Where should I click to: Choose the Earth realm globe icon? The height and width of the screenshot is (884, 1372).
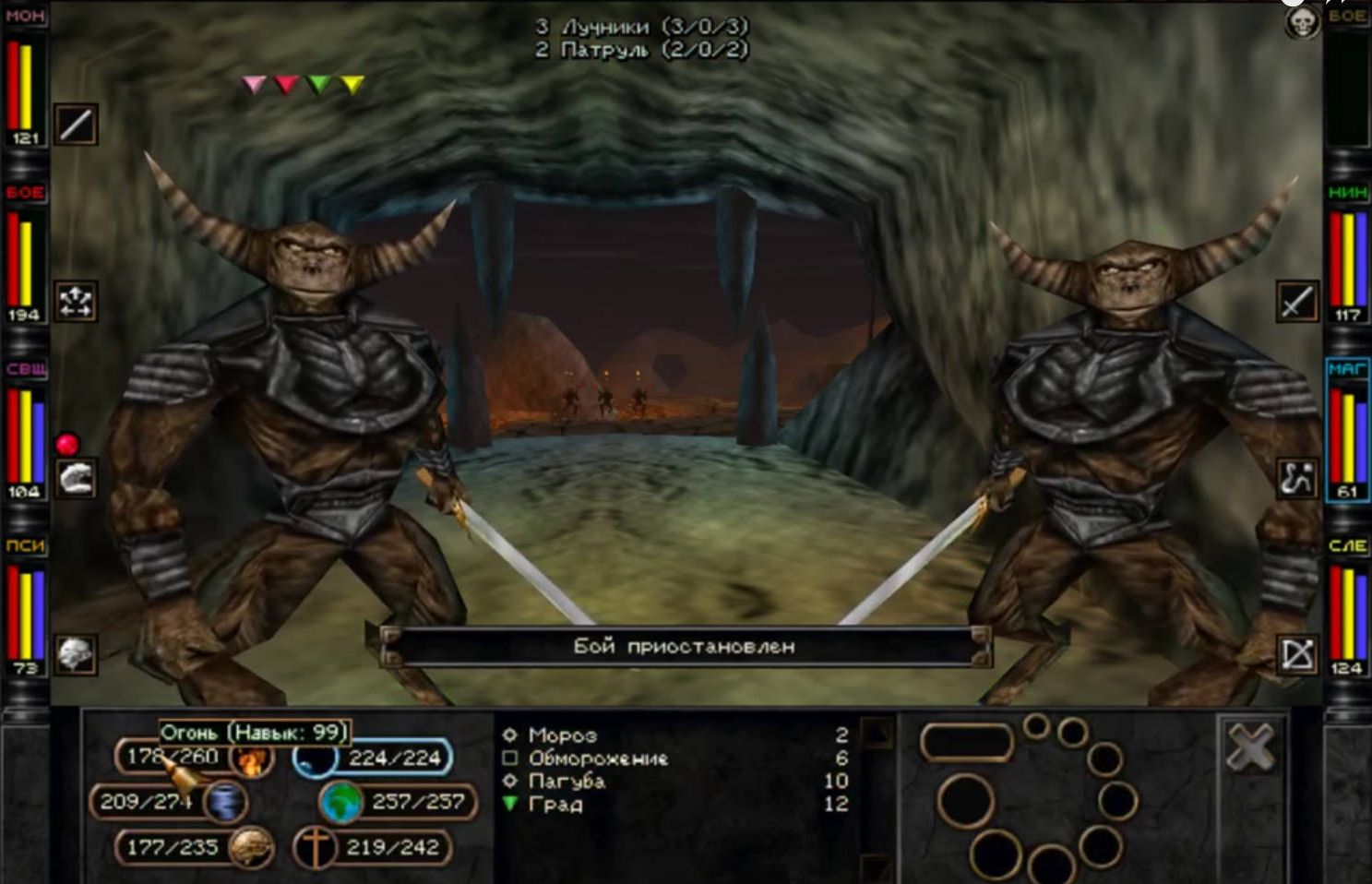(x=340, y=802)
